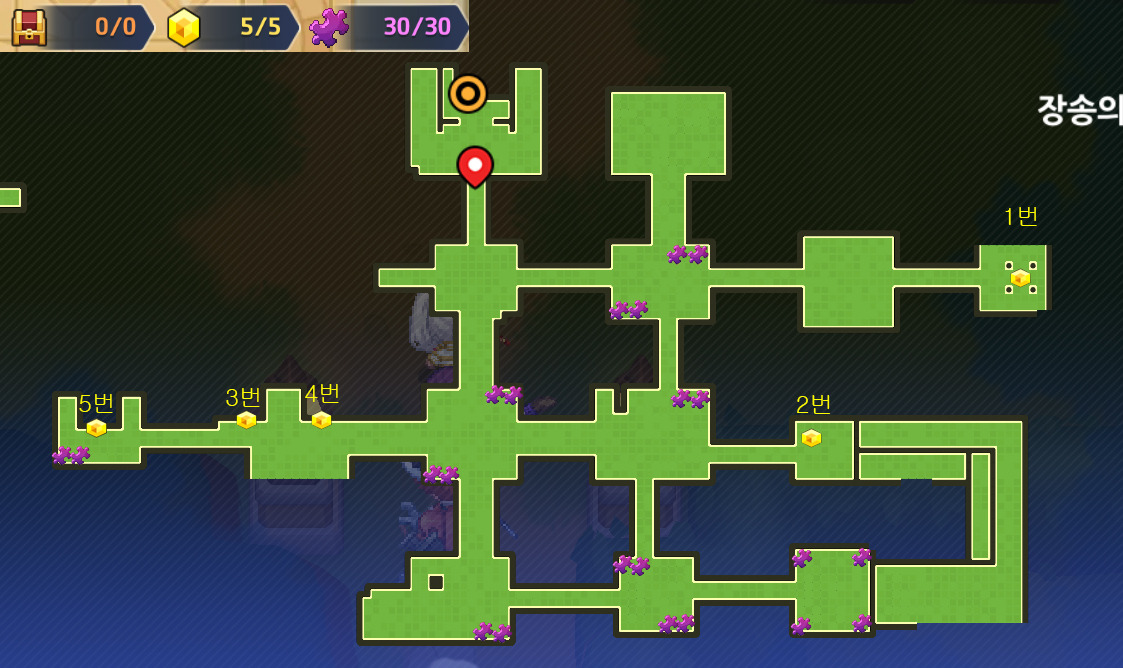The image size is (1123, 668).
Task: Click the yellow cube under 3번
Action: point(246,420)
